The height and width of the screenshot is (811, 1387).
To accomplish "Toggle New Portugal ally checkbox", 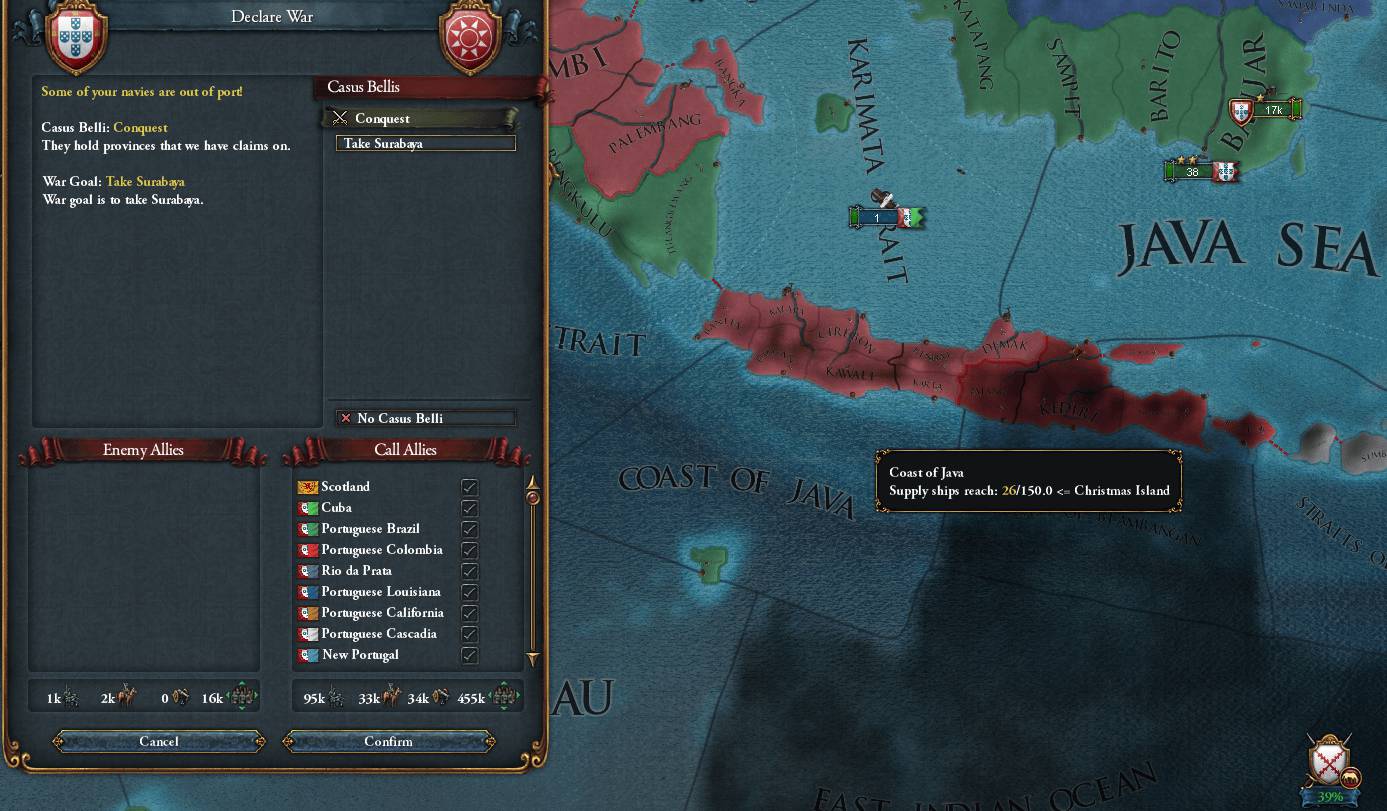I will (469, 655).
